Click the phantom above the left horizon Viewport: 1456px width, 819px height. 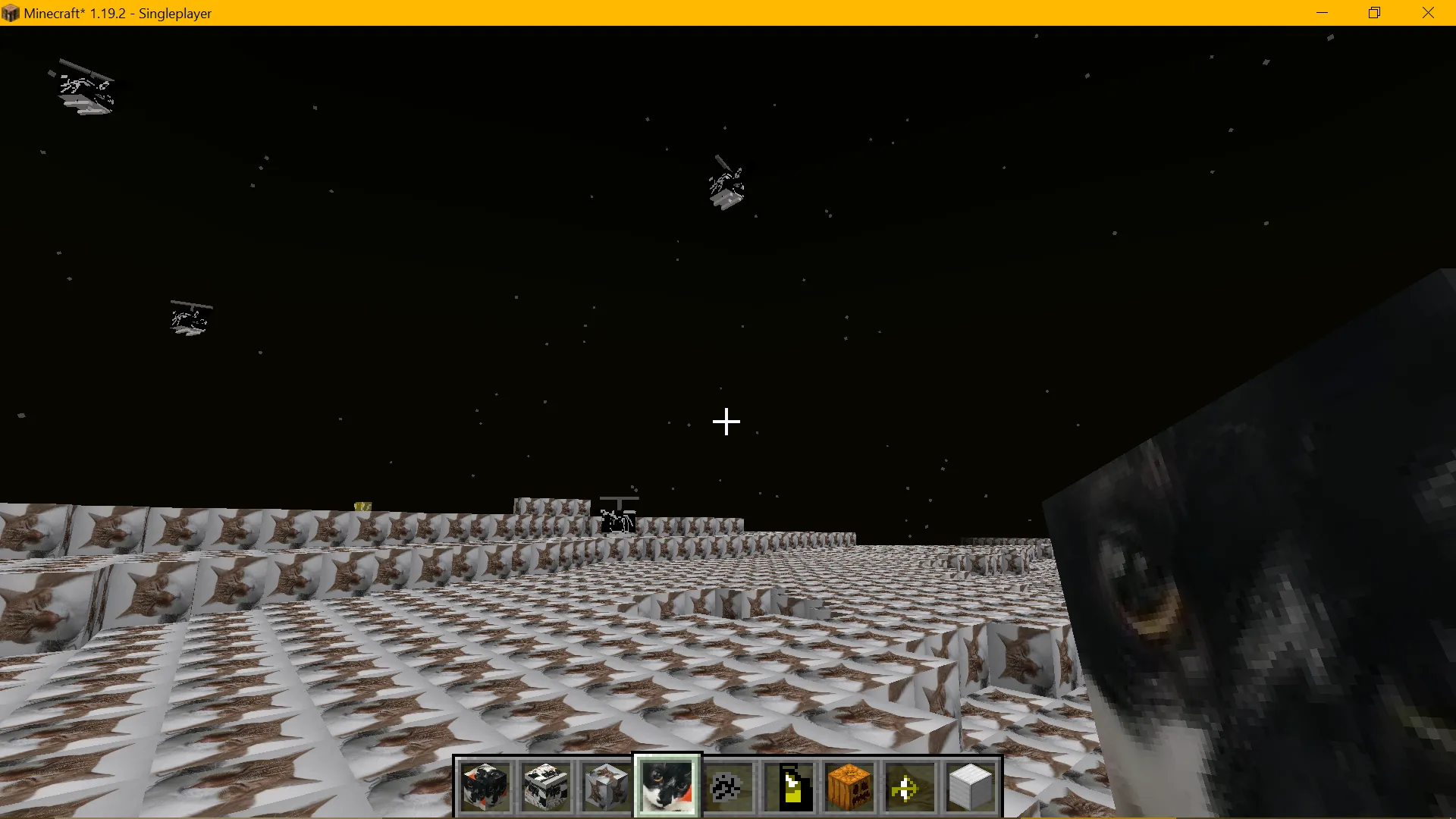(x=190, y=317)
